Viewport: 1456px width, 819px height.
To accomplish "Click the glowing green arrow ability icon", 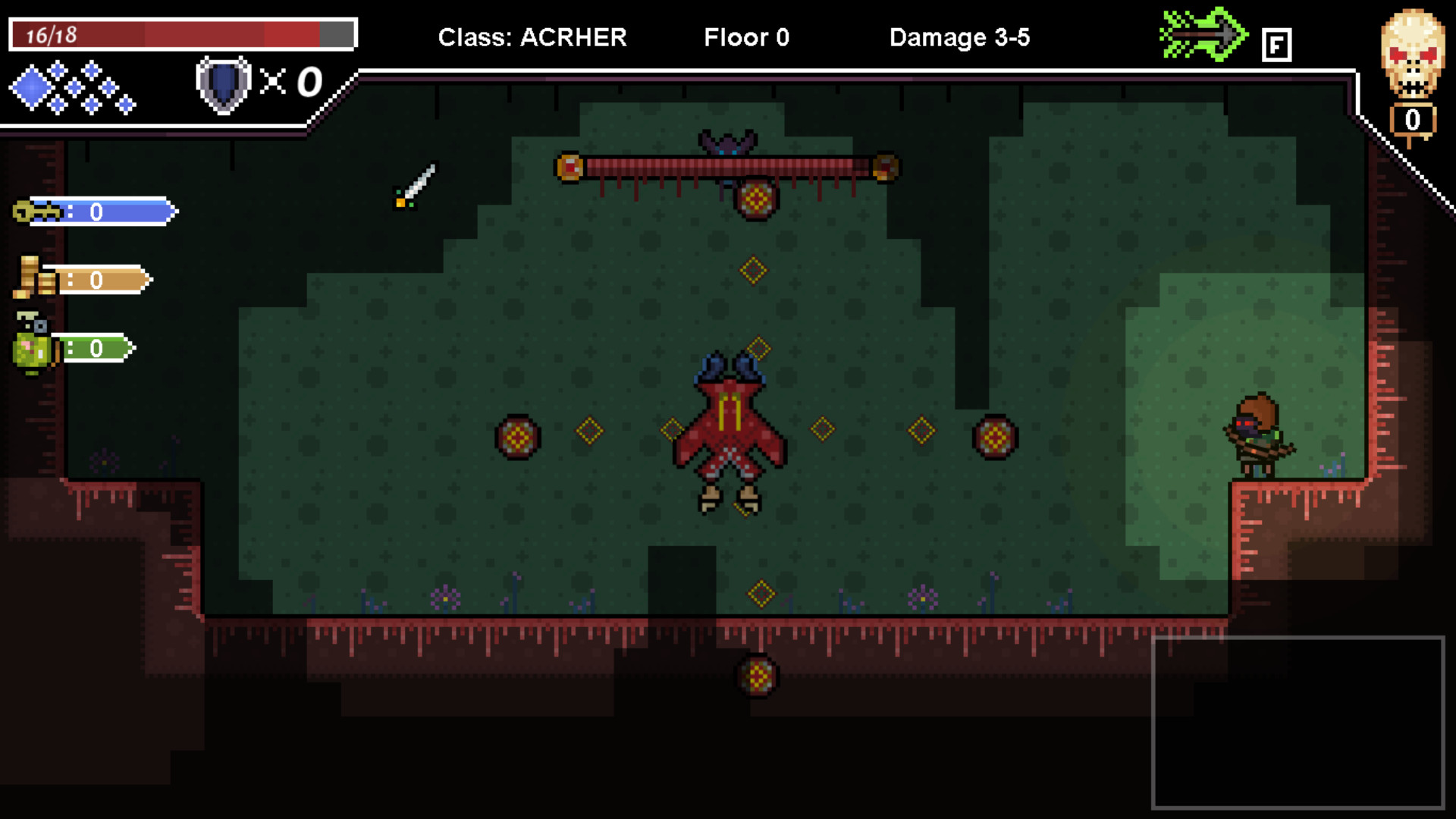I will click(x=1204, y=34).
